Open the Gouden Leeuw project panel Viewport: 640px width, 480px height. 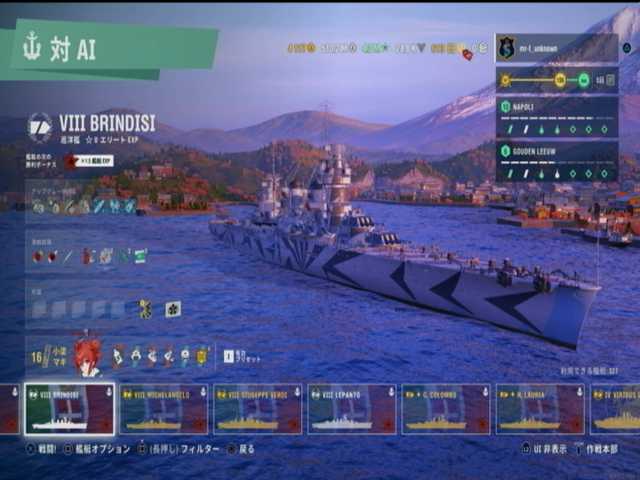coord(556,161)
